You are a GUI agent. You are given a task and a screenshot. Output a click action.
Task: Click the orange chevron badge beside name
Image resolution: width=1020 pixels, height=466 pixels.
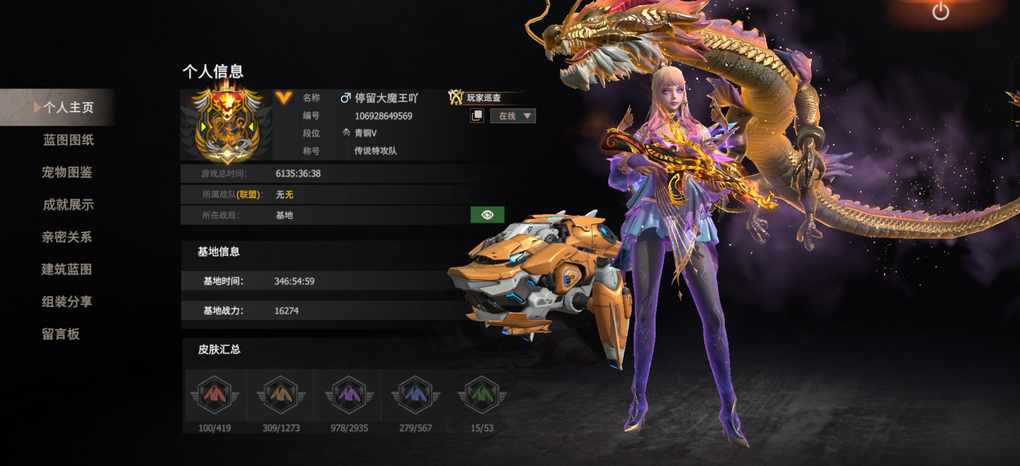[285, 97]
